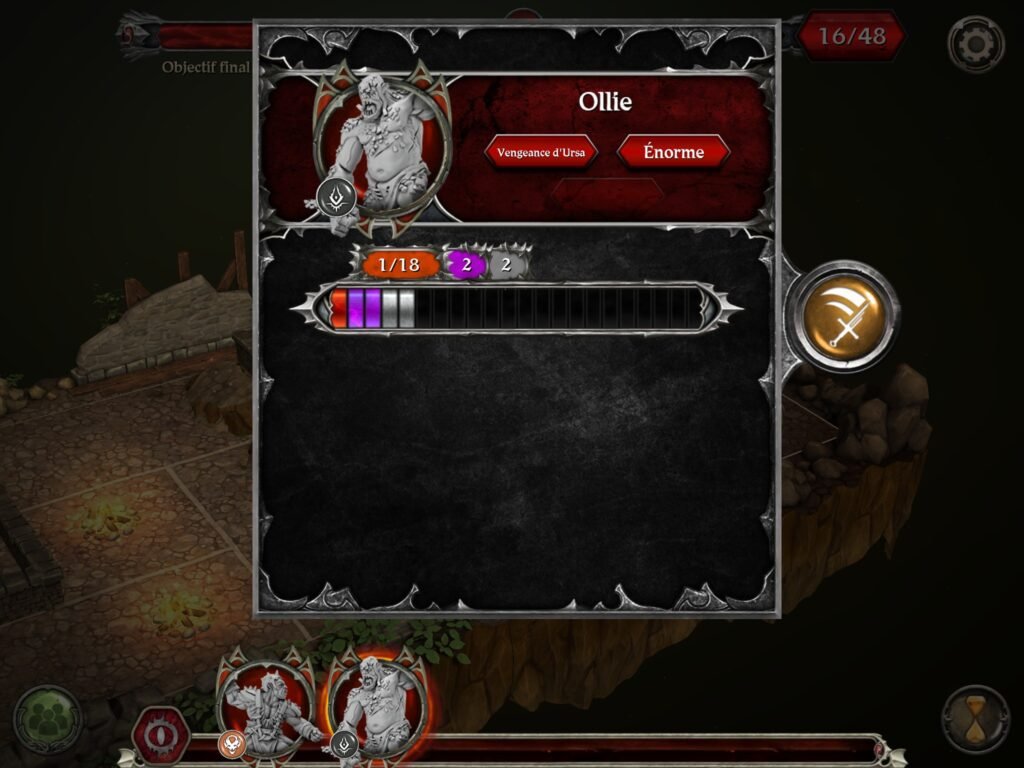The height and width of the screenshot is (768, 1024).
Task: Open the green group icon button
Action: pos(46,718)
